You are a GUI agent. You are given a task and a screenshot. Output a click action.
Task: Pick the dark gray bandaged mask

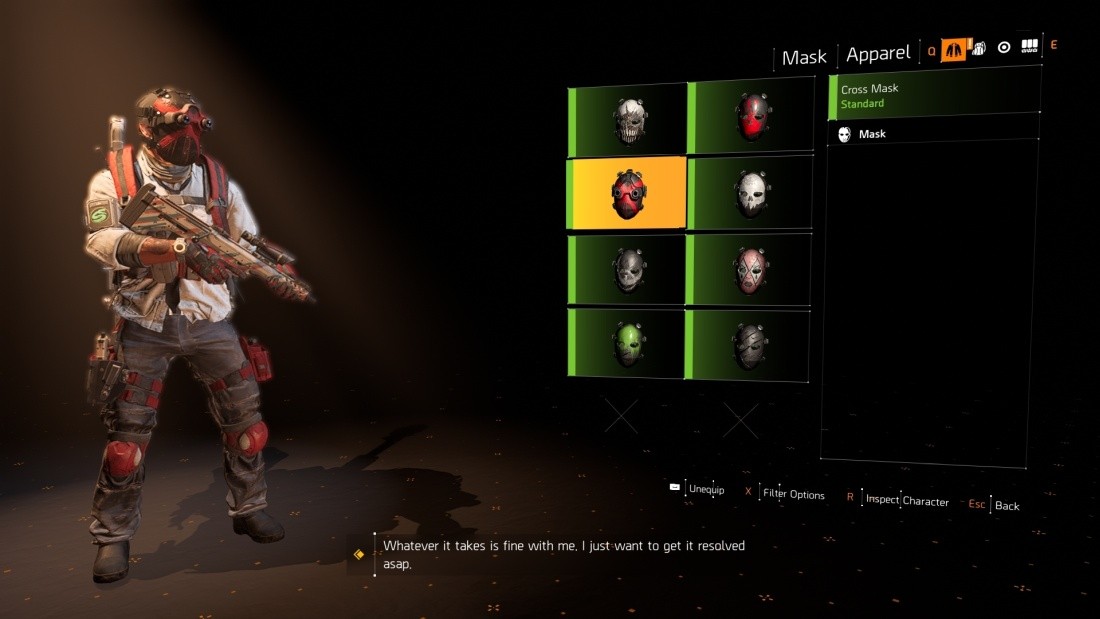click(751, 344)
